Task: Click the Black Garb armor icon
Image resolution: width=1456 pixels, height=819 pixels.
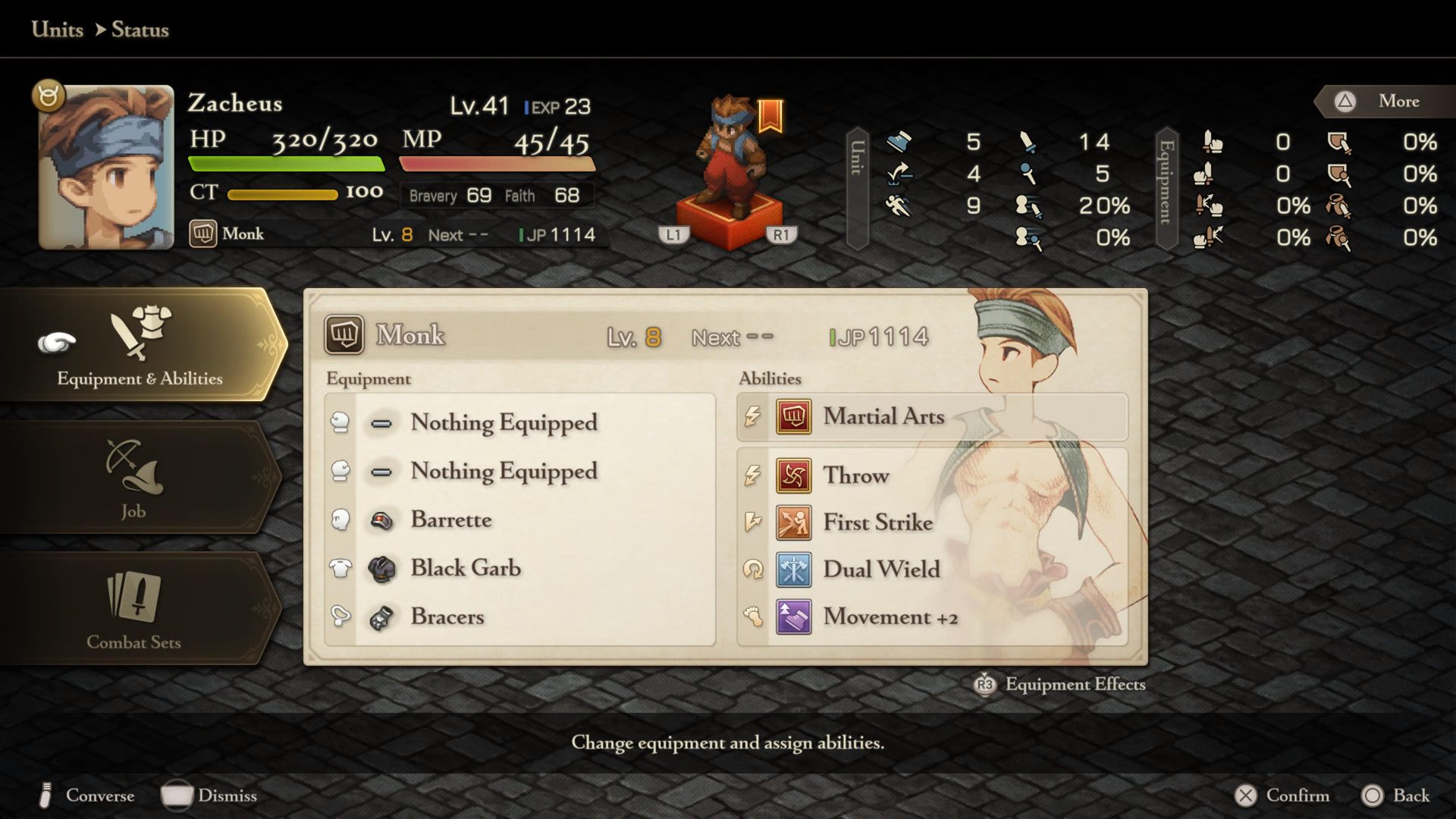Action: (383, 569)
